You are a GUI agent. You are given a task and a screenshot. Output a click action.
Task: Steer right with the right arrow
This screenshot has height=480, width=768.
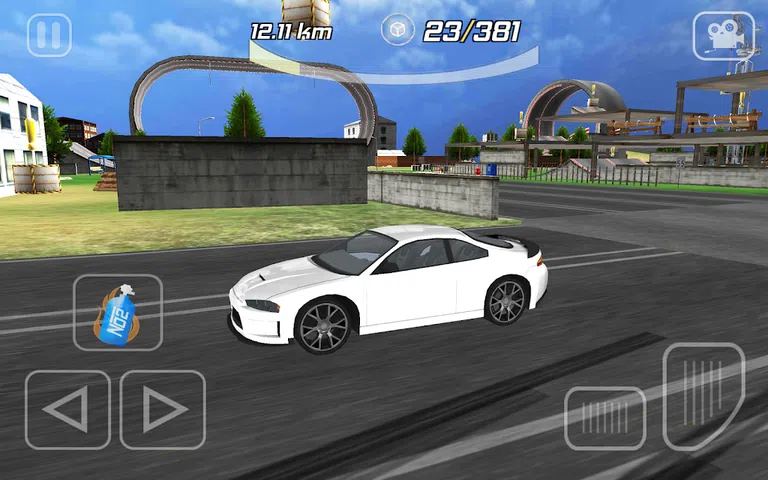coord(162,410)
